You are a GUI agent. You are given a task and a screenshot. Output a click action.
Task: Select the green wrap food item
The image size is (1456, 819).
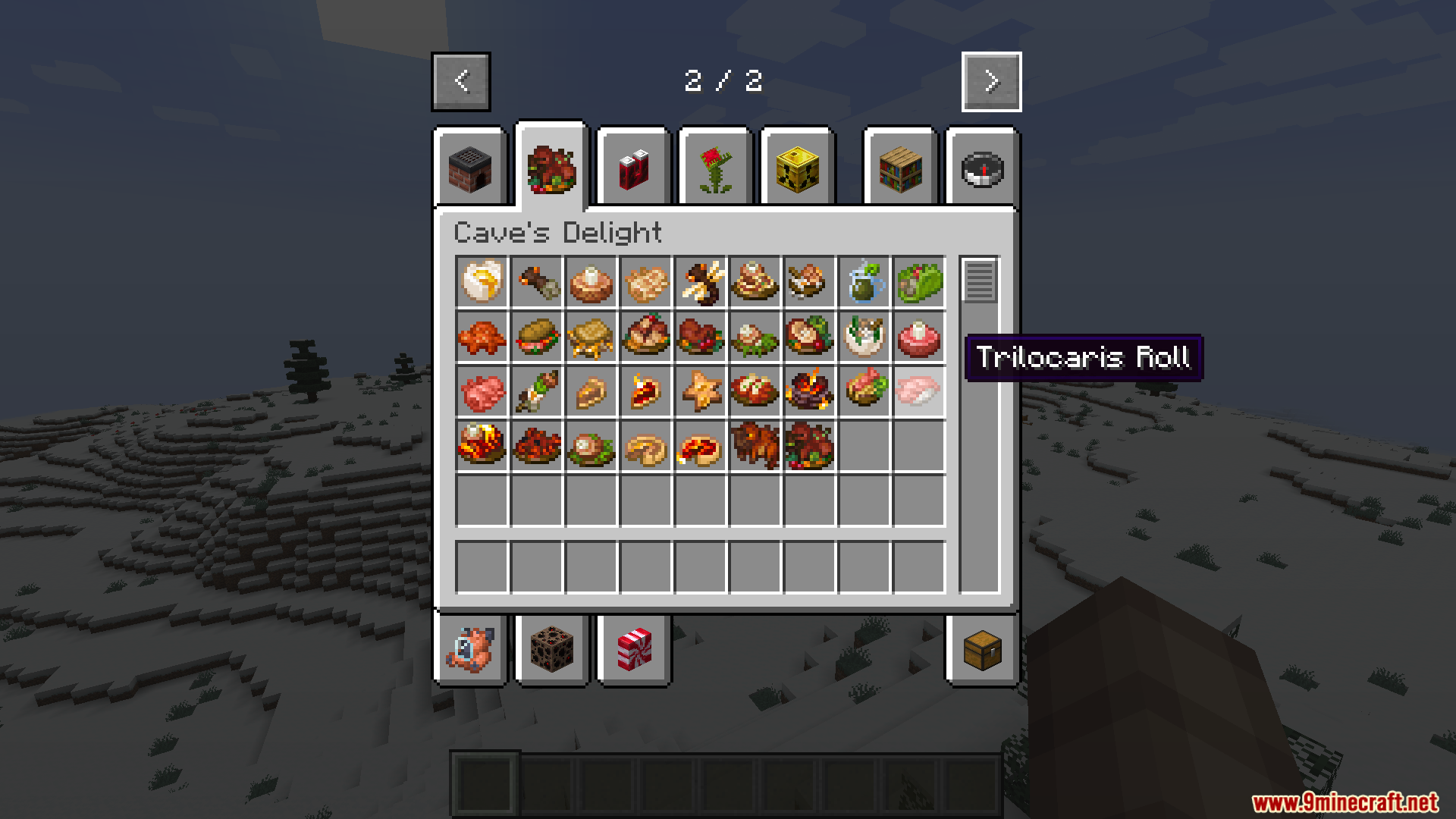(918, 281)
